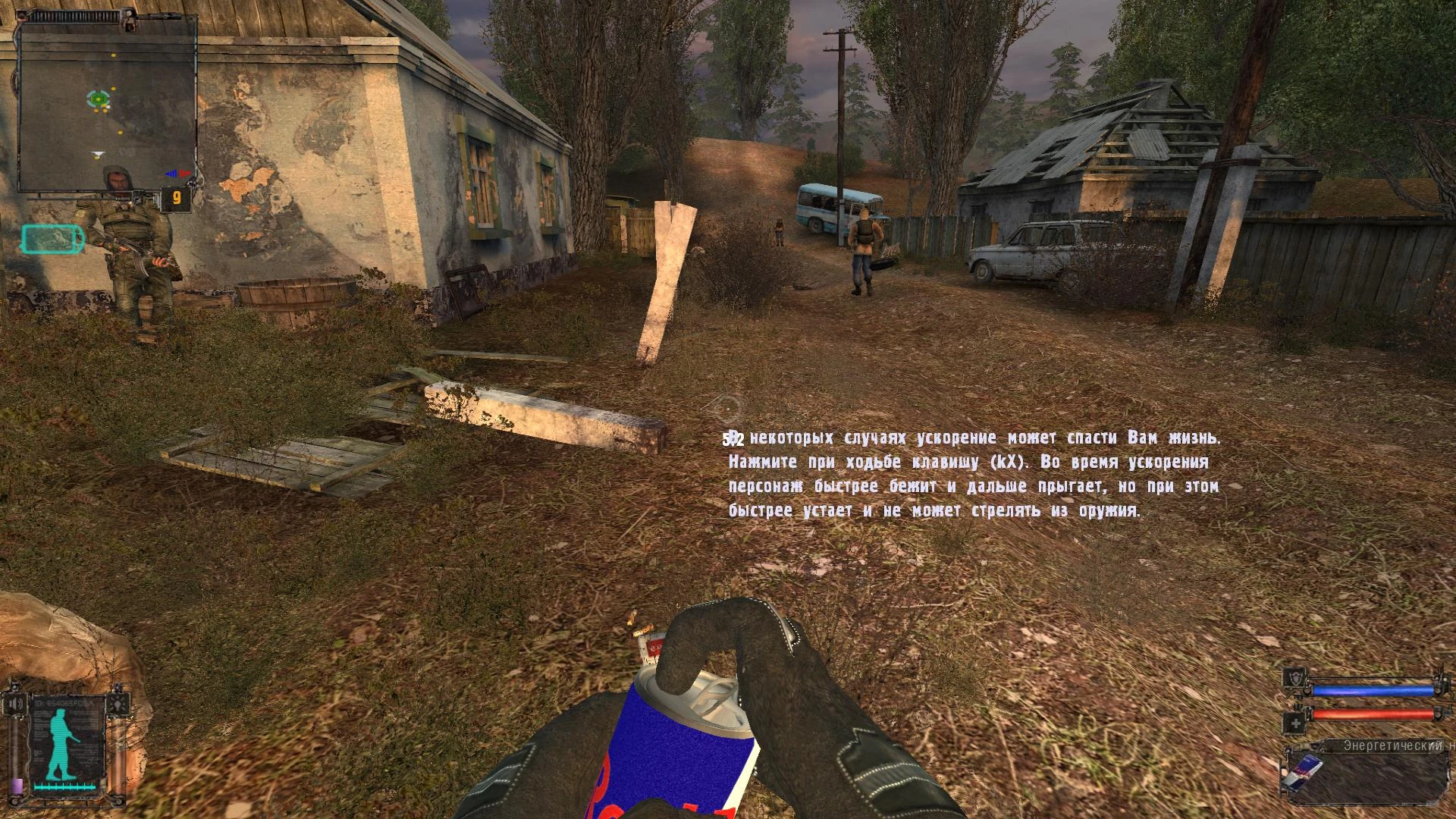Select the speaker icon on the PDA device
This screenshot has width=1456, height=819.
pos(15,703)
